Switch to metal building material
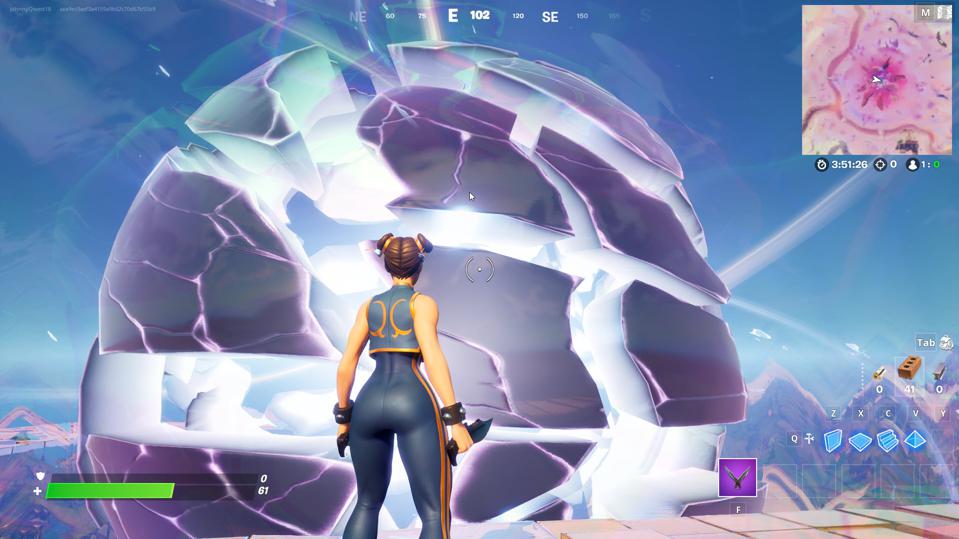 pyautogui.click(x=939, y=372)
